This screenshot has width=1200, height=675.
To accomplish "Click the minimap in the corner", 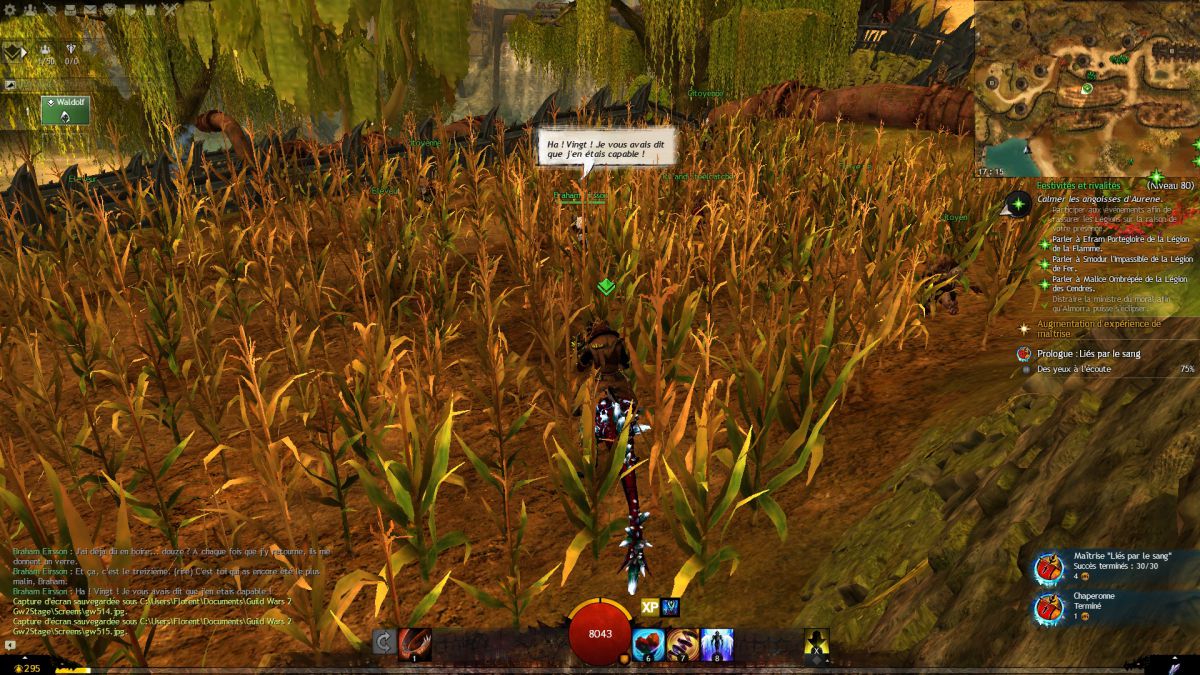I will (x=1087, y=88).
